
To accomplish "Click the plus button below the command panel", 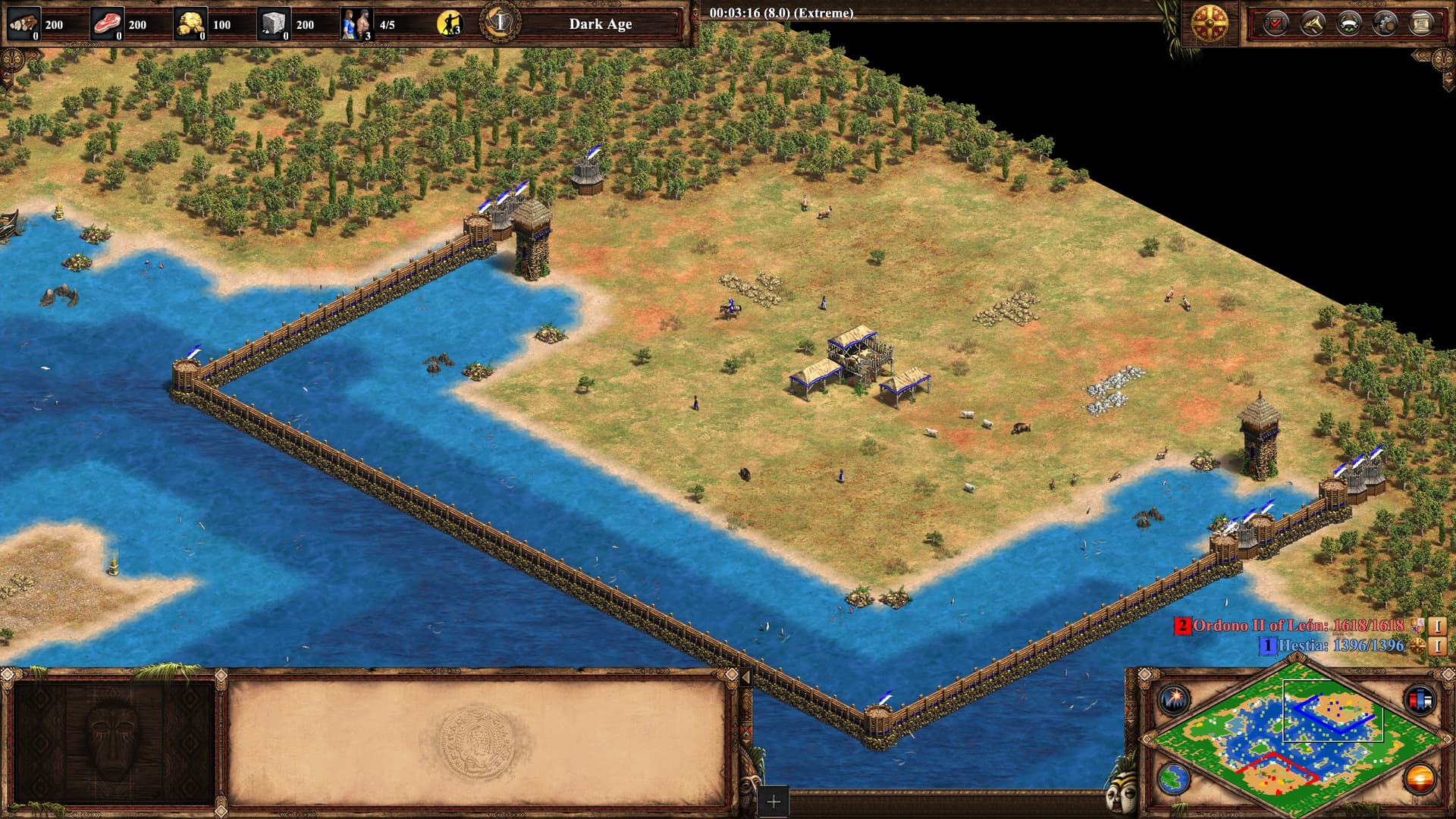I will 773,802.
